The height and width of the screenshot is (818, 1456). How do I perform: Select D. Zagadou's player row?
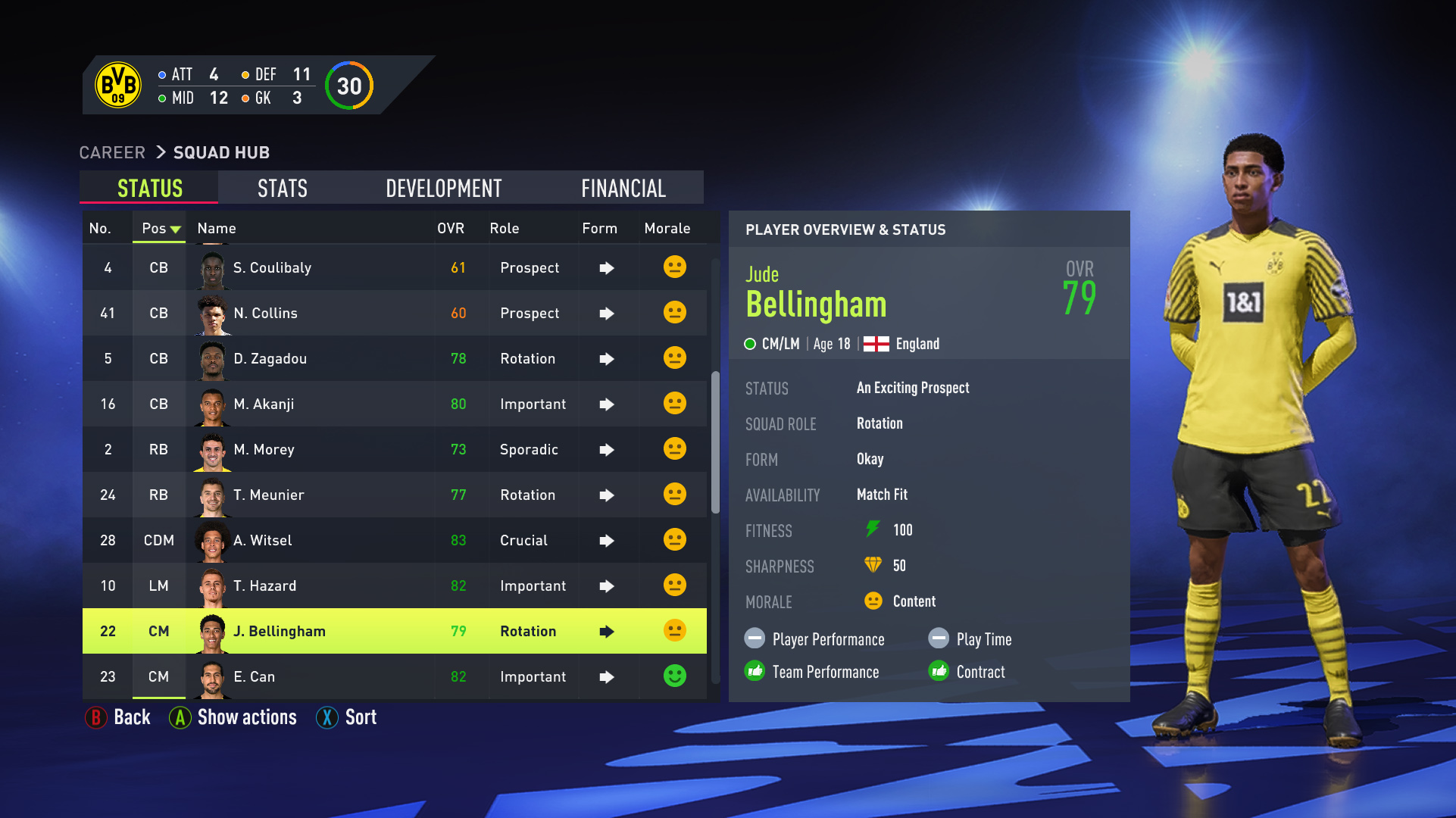[x=394, y=358]
